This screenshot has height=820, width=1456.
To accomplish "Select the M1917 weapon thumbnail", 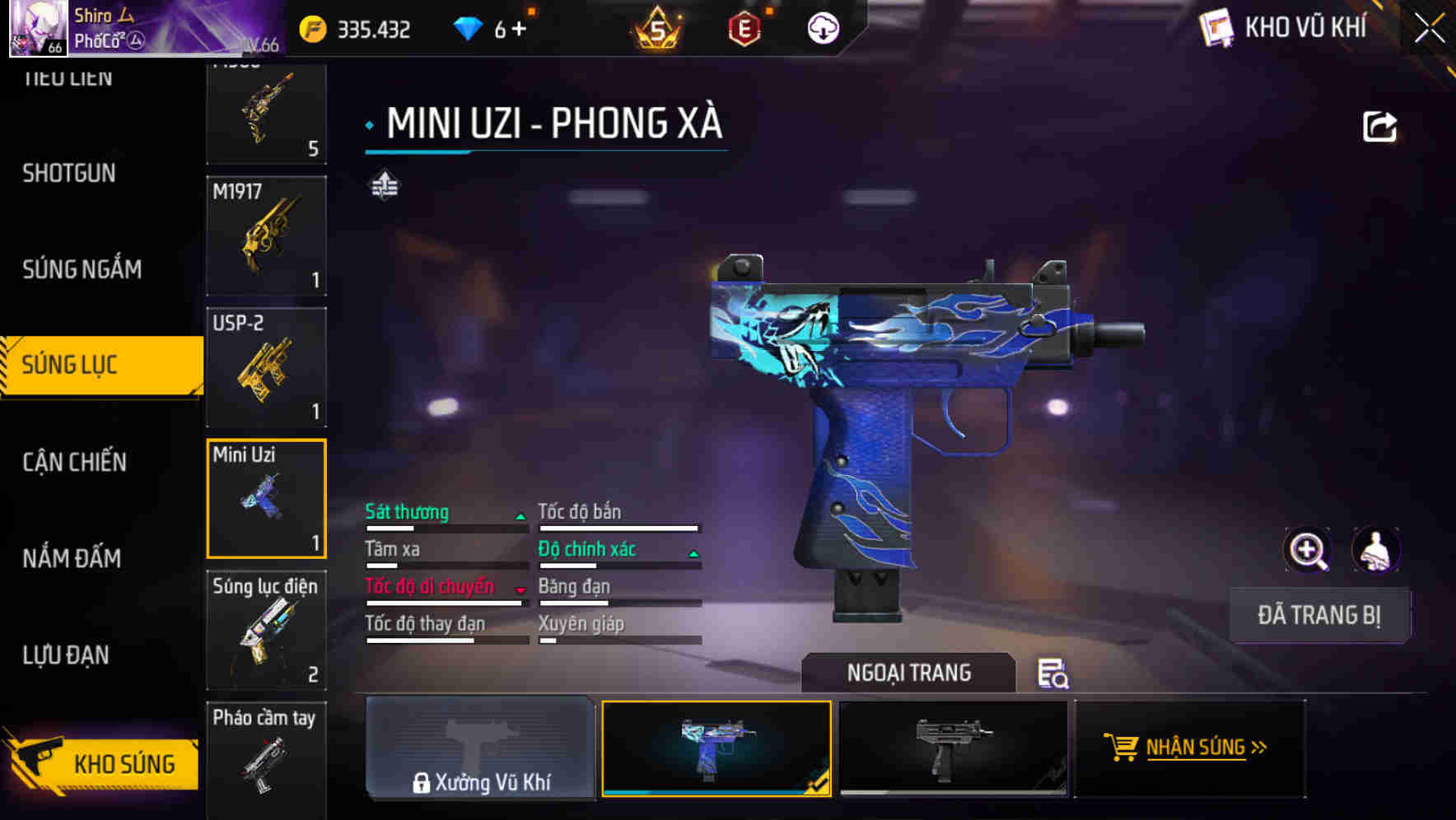I will (266, 236).
